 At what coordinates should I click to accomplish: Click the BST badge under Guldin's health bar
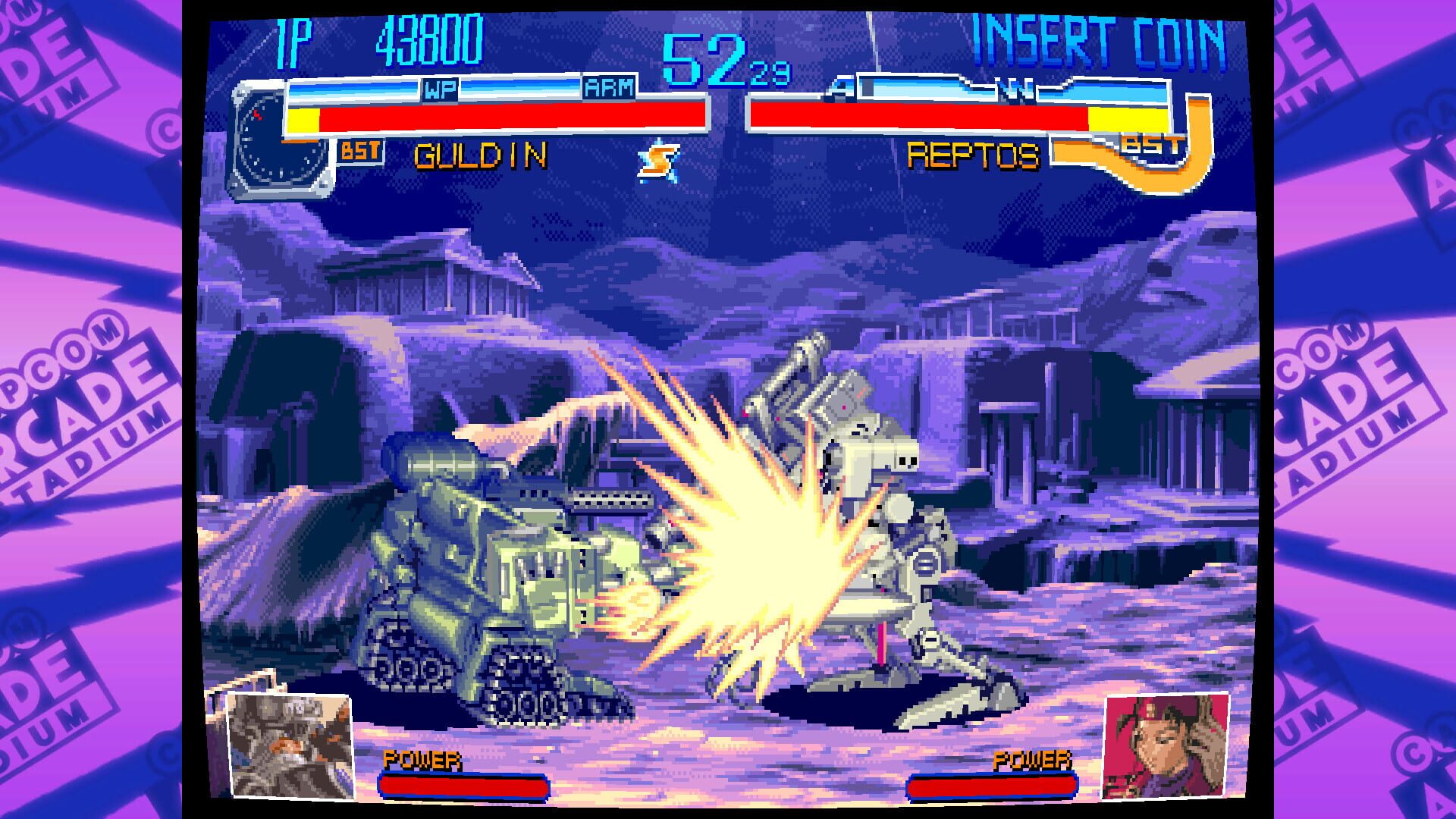[362, 151]
